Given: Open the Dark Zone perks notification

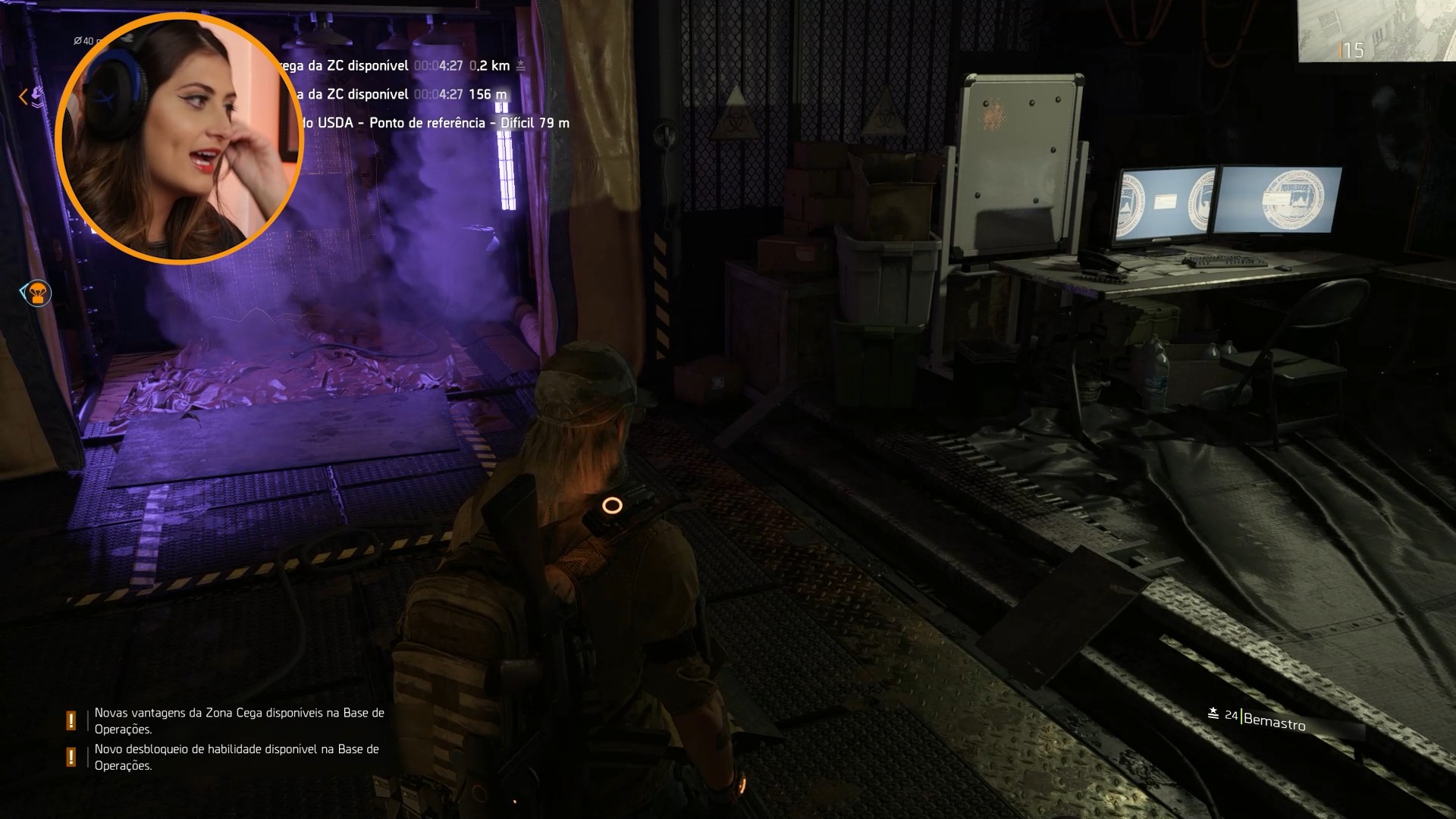Looking at the screenshot, I should (x=239, y=720).
